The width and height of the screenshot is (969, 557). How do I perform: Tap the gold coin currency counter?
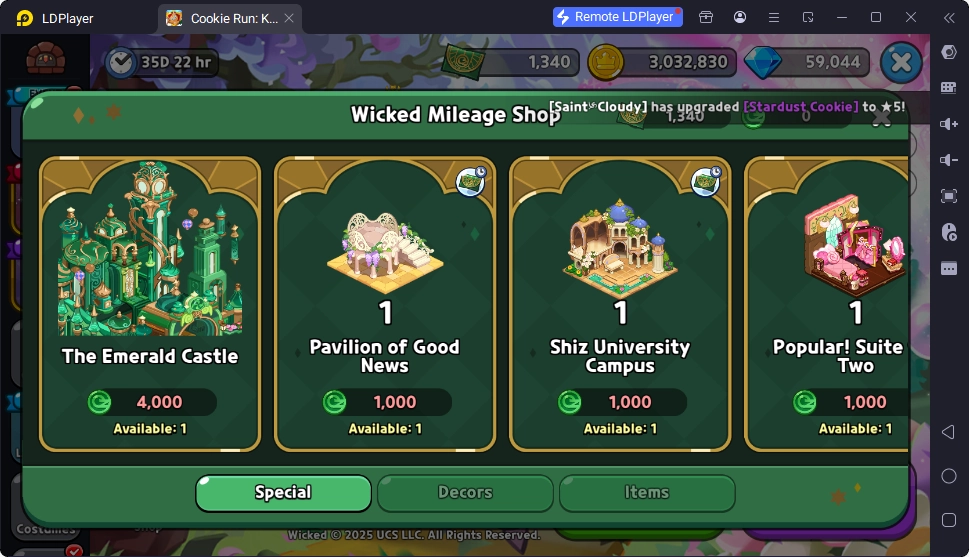(665, 62)
